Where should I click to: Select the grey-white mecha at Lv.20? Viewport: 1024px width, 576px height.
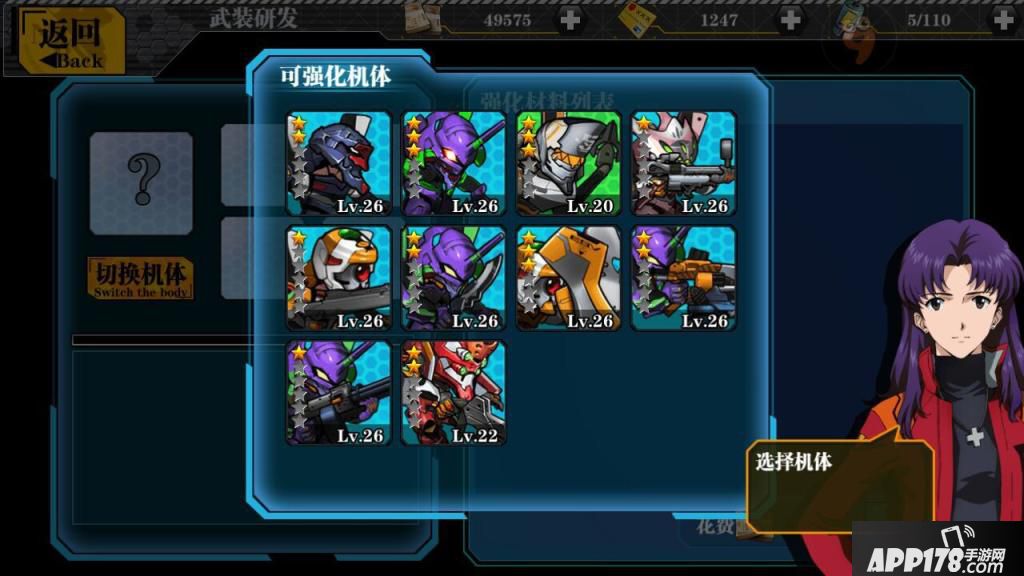point(568,163)
